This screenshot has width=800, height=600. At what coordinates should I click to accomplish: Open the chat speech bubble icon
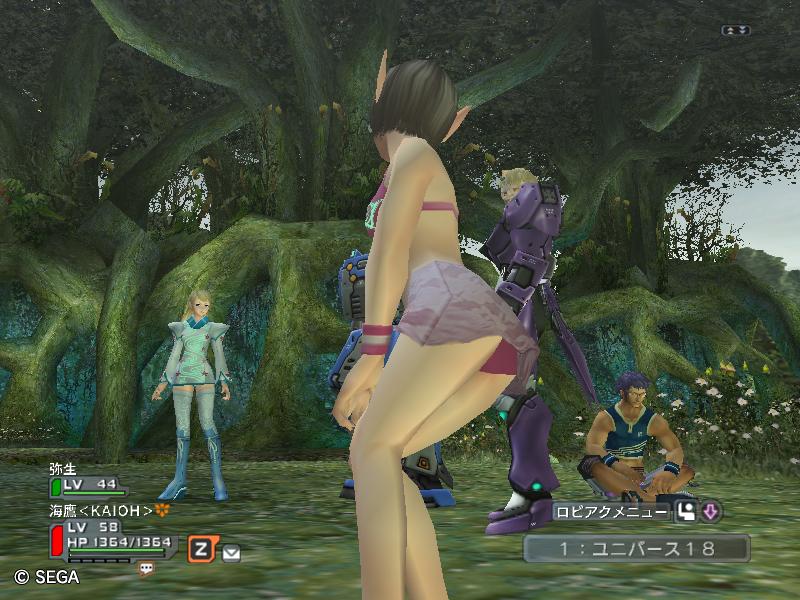[147, 568]
